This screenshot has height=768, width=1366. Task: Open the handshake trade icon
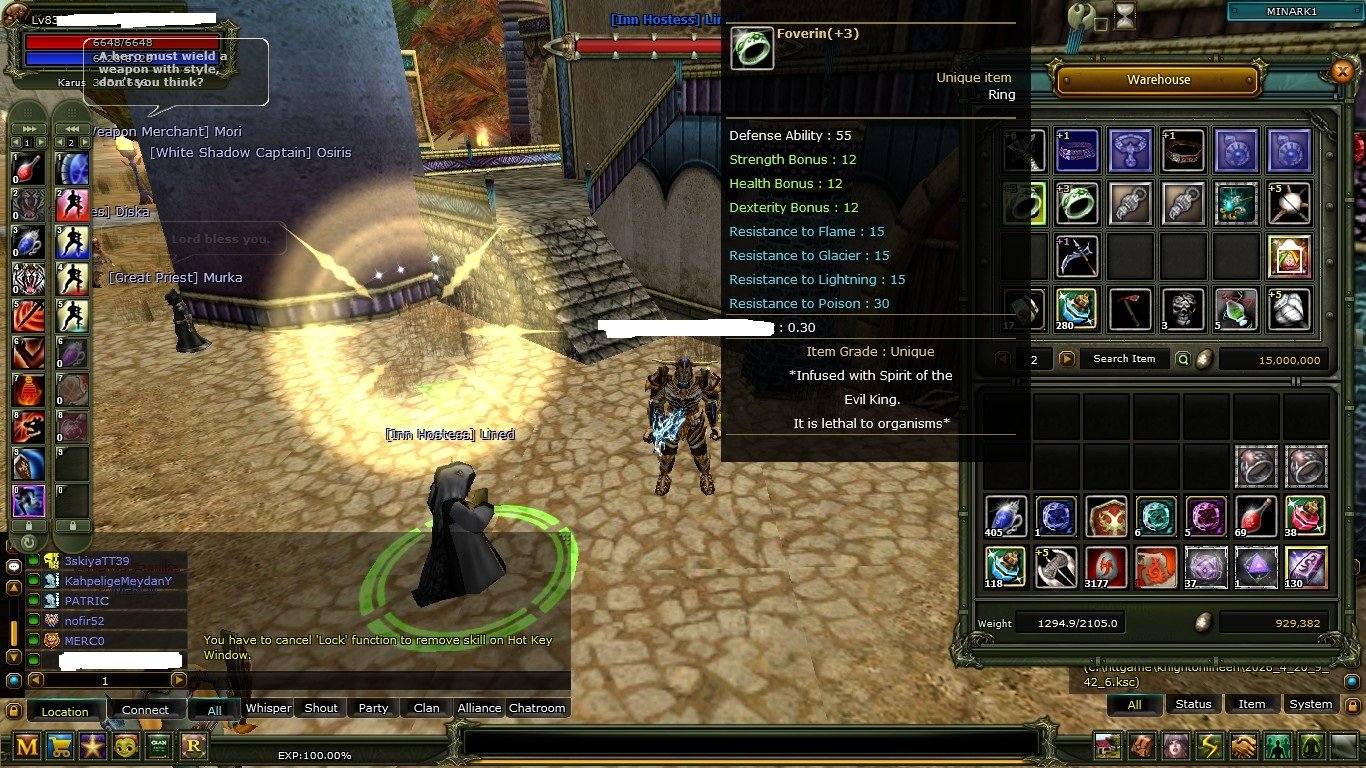coord(1243,746)
